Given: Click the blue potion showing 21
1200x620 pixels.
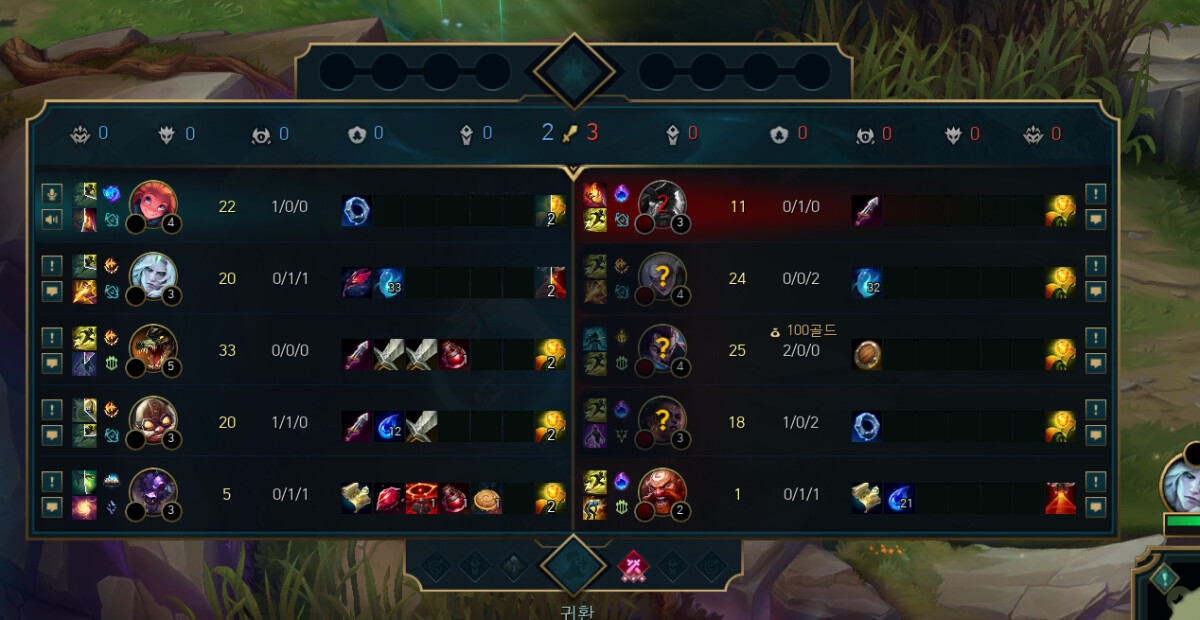Looking at the screenshot, I should [x=899, y=498].
